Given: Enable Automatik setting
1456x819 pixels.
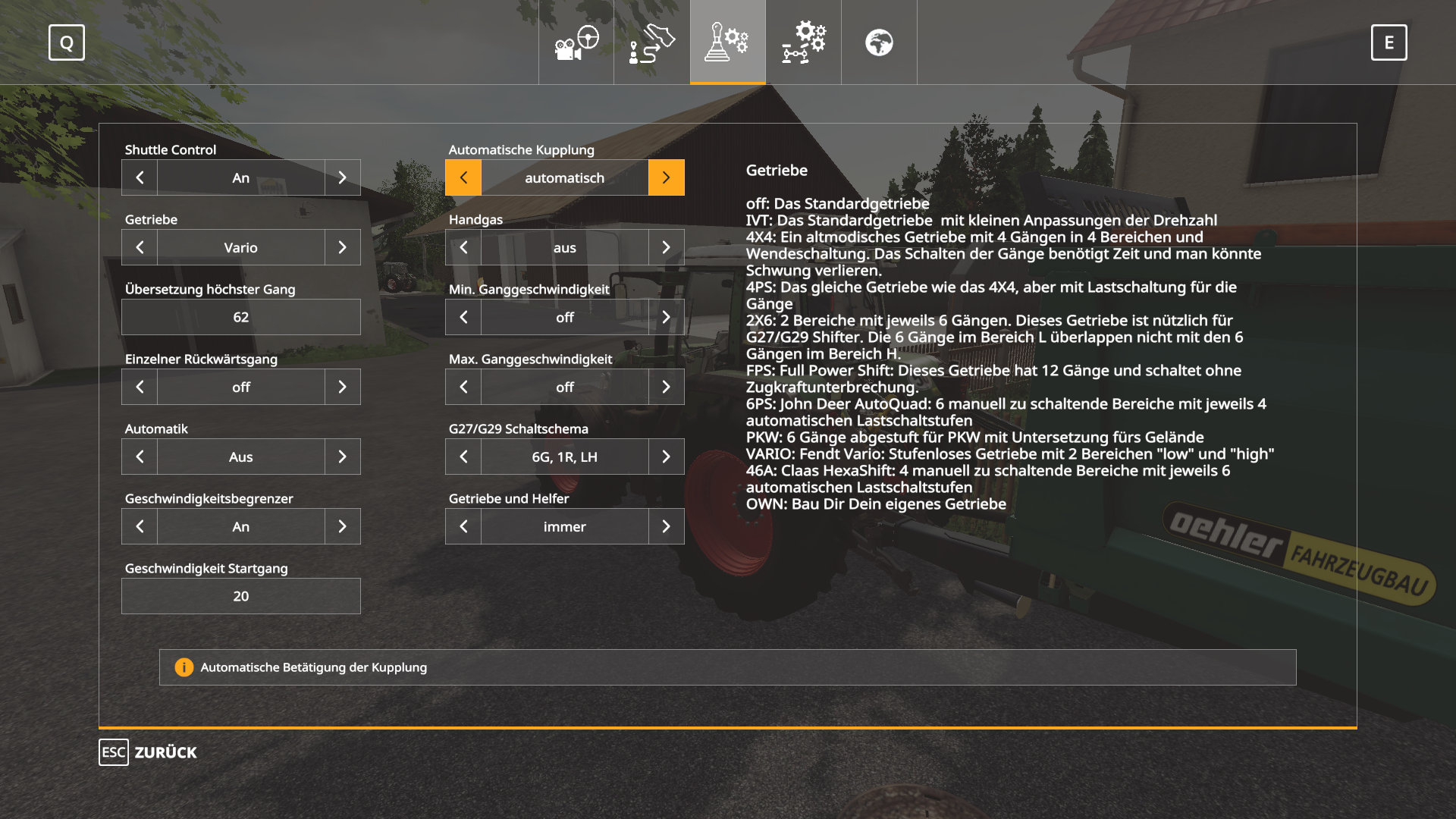Looking at the screenshot, I should [343, 457].
